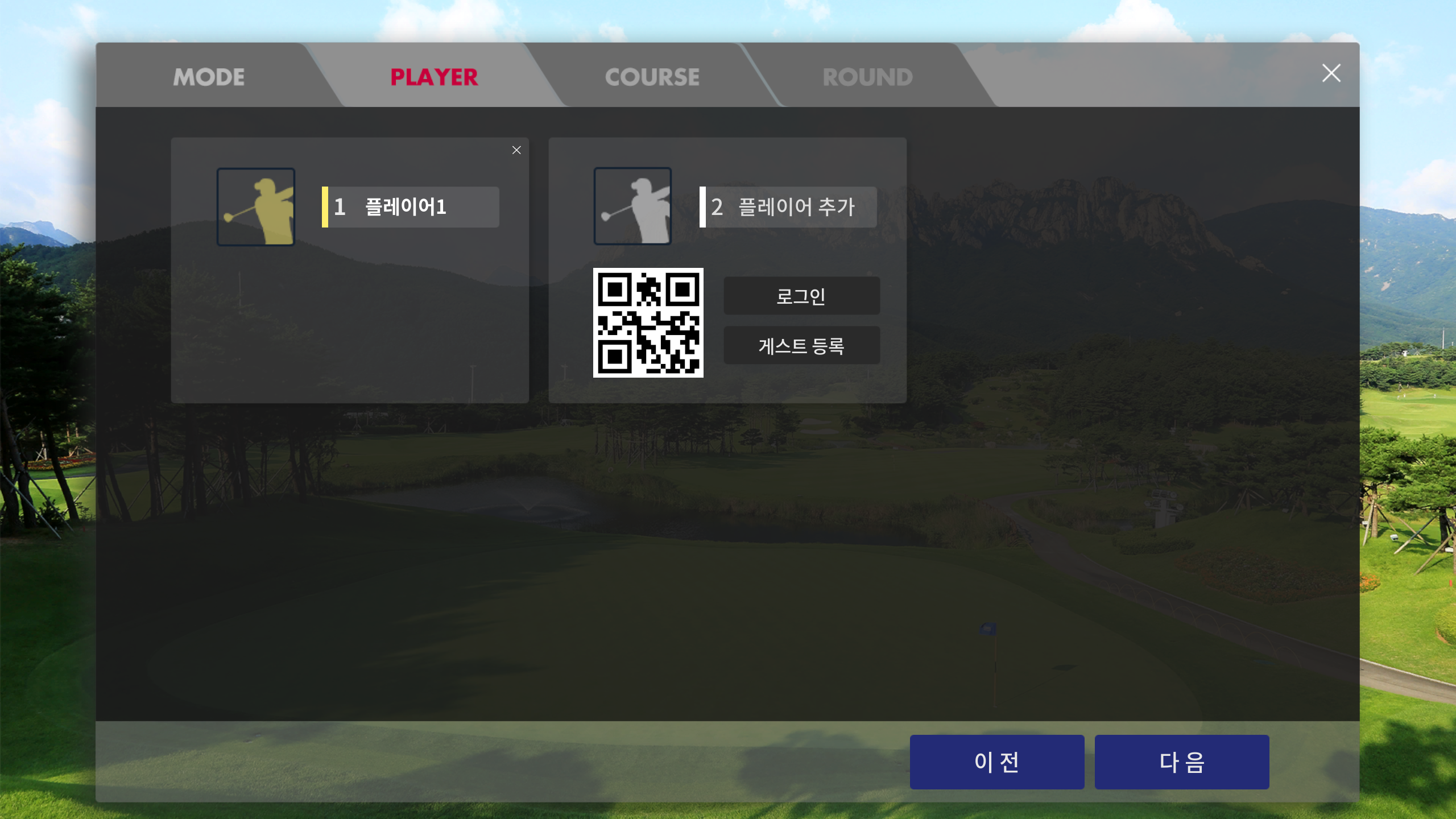Viewport: 1456px width, 819px height.
Task: Click the login QR code
Action: pyautogui.click(x=648, y=324)
